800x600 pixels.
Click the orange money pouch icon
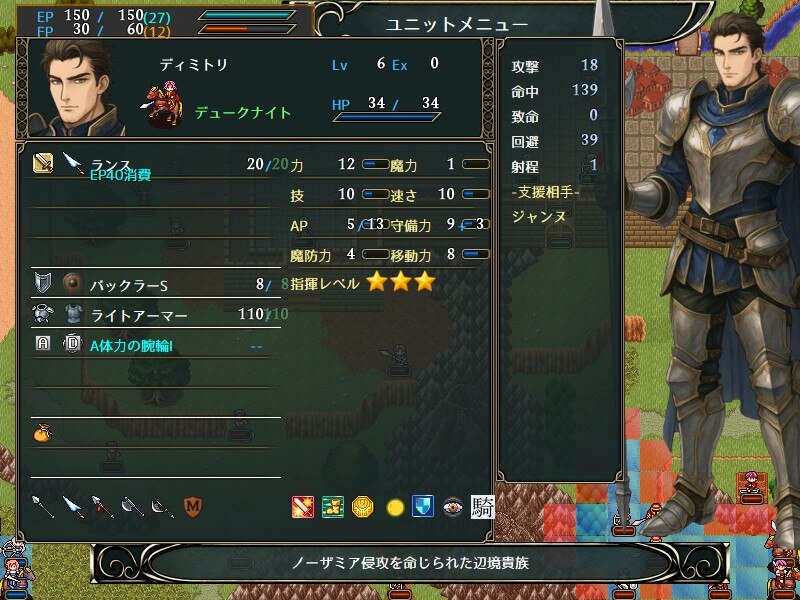click(x=42, y=433)
